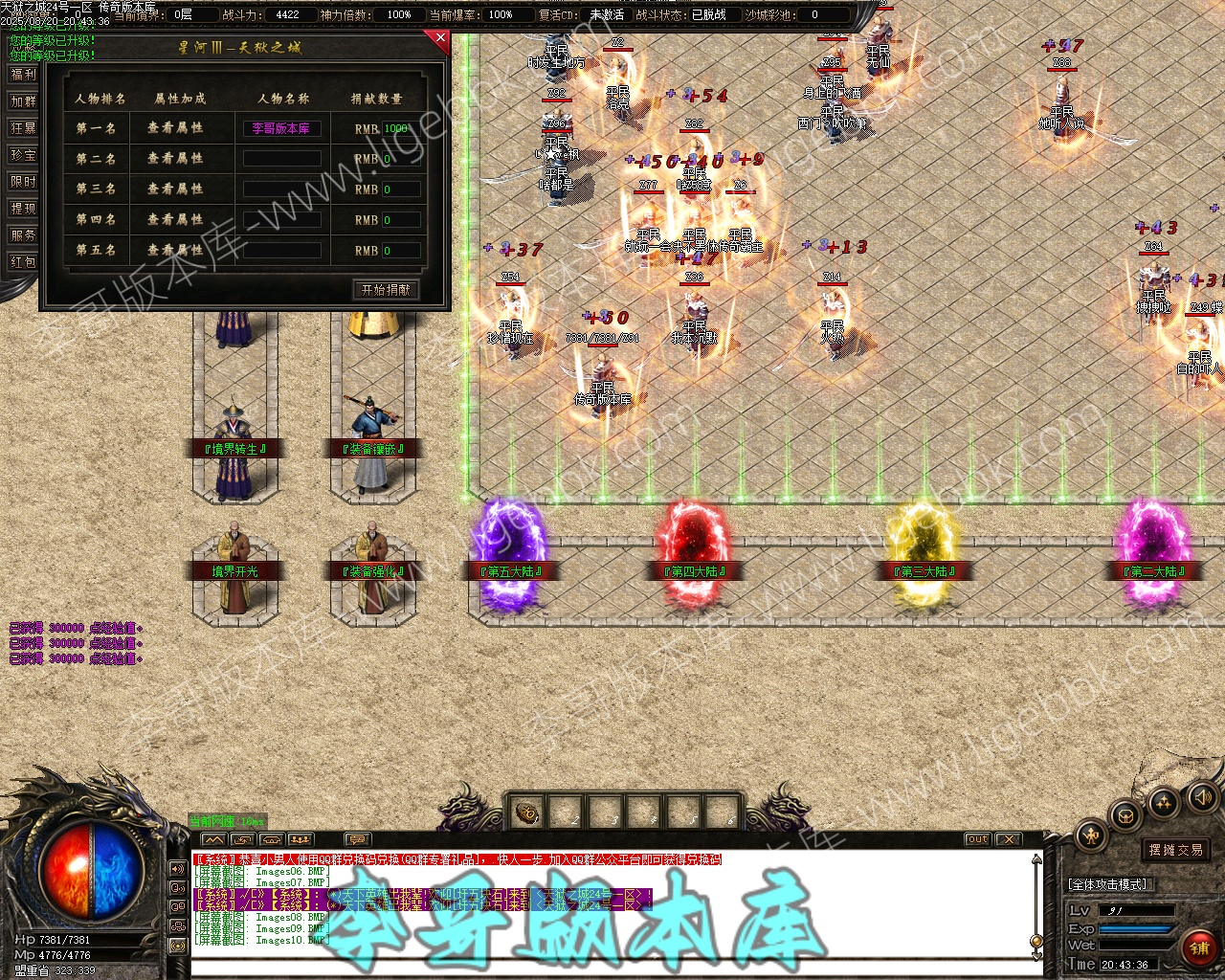
Task: Click the 开始捐献 donate button
Action: point(386,289)
